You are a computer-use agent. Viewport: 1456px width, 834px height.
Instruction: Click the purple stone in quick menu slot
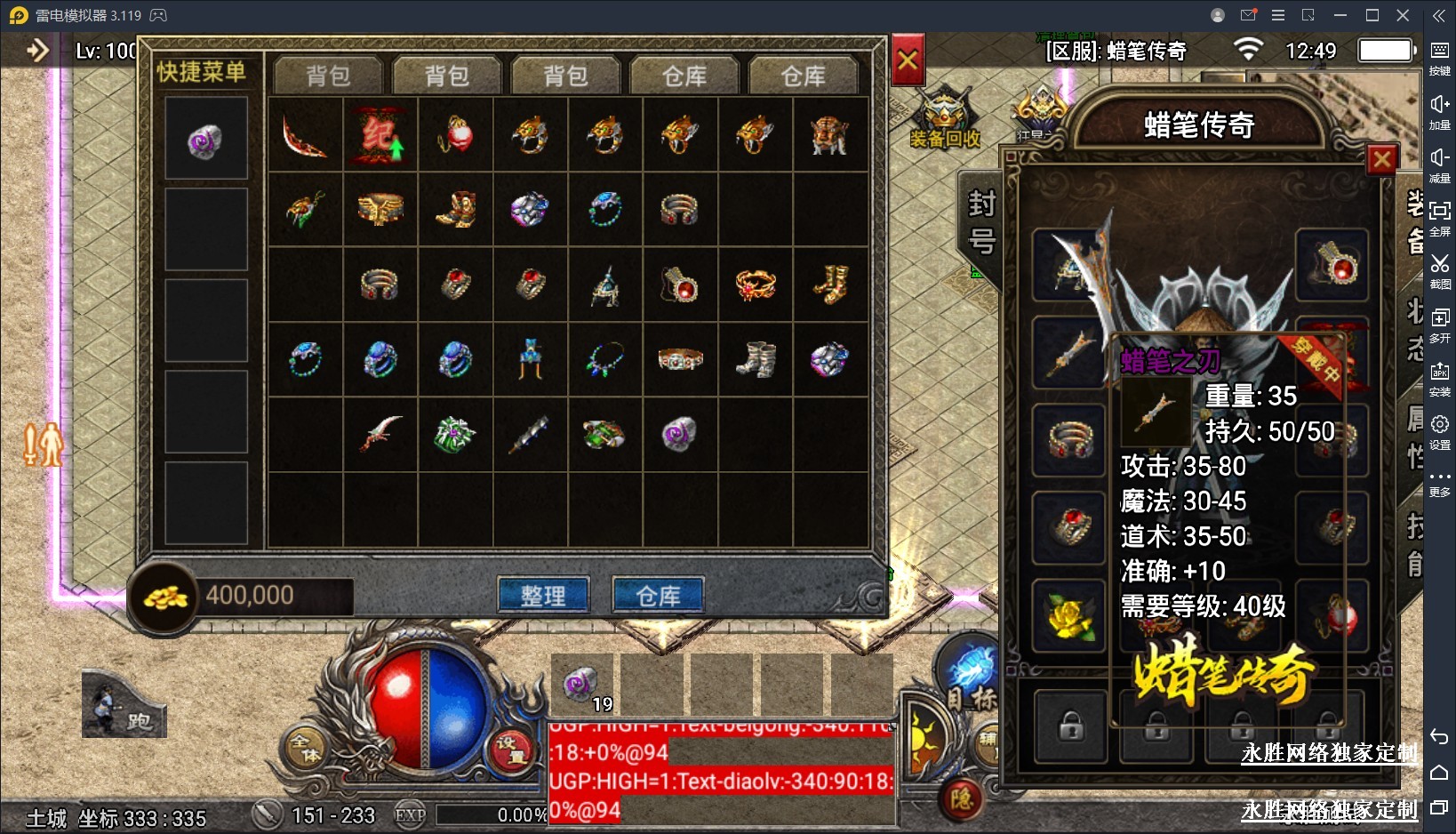(x=205, y=140)
